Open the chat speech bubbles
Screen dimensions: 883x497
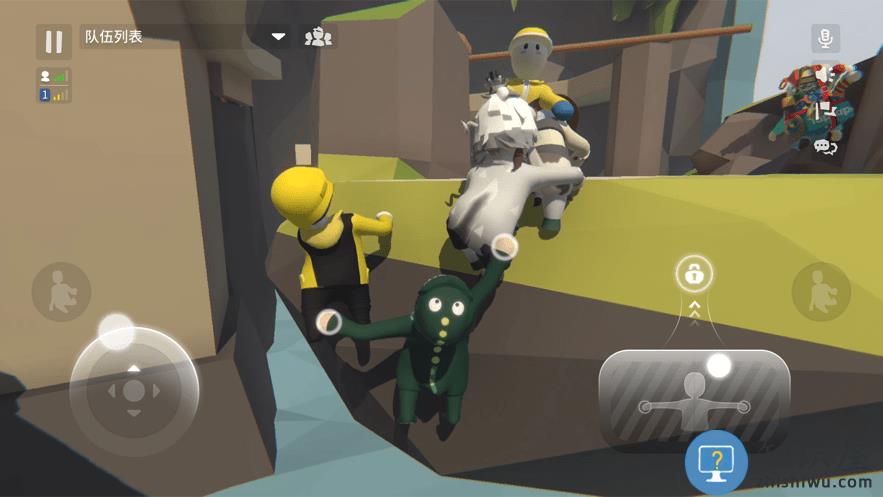tap(825, 147)
